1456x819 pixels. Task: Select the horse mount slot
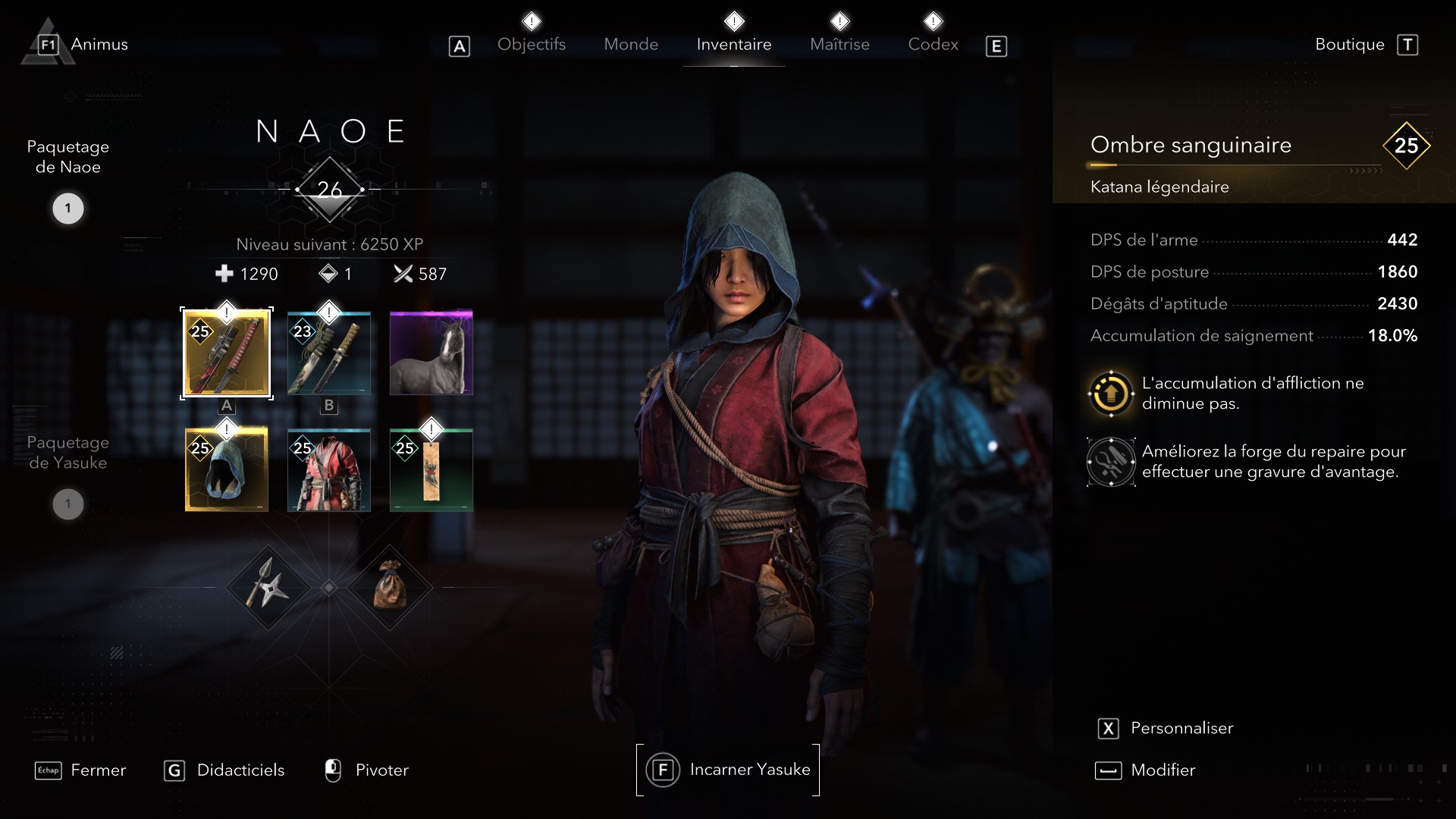tap(431, 353)
